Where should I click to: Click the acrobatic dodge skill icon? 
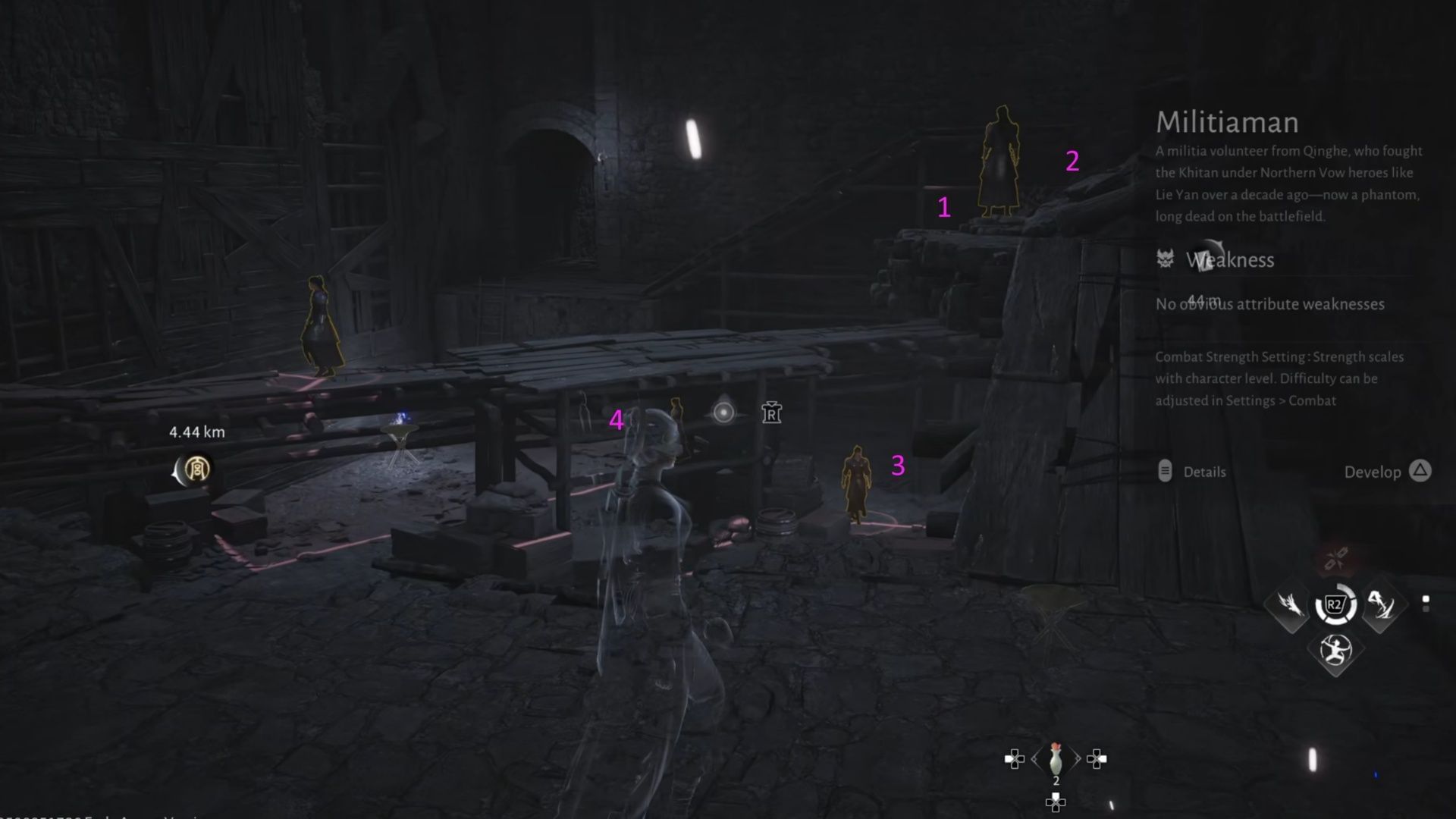click(1335, 650)
